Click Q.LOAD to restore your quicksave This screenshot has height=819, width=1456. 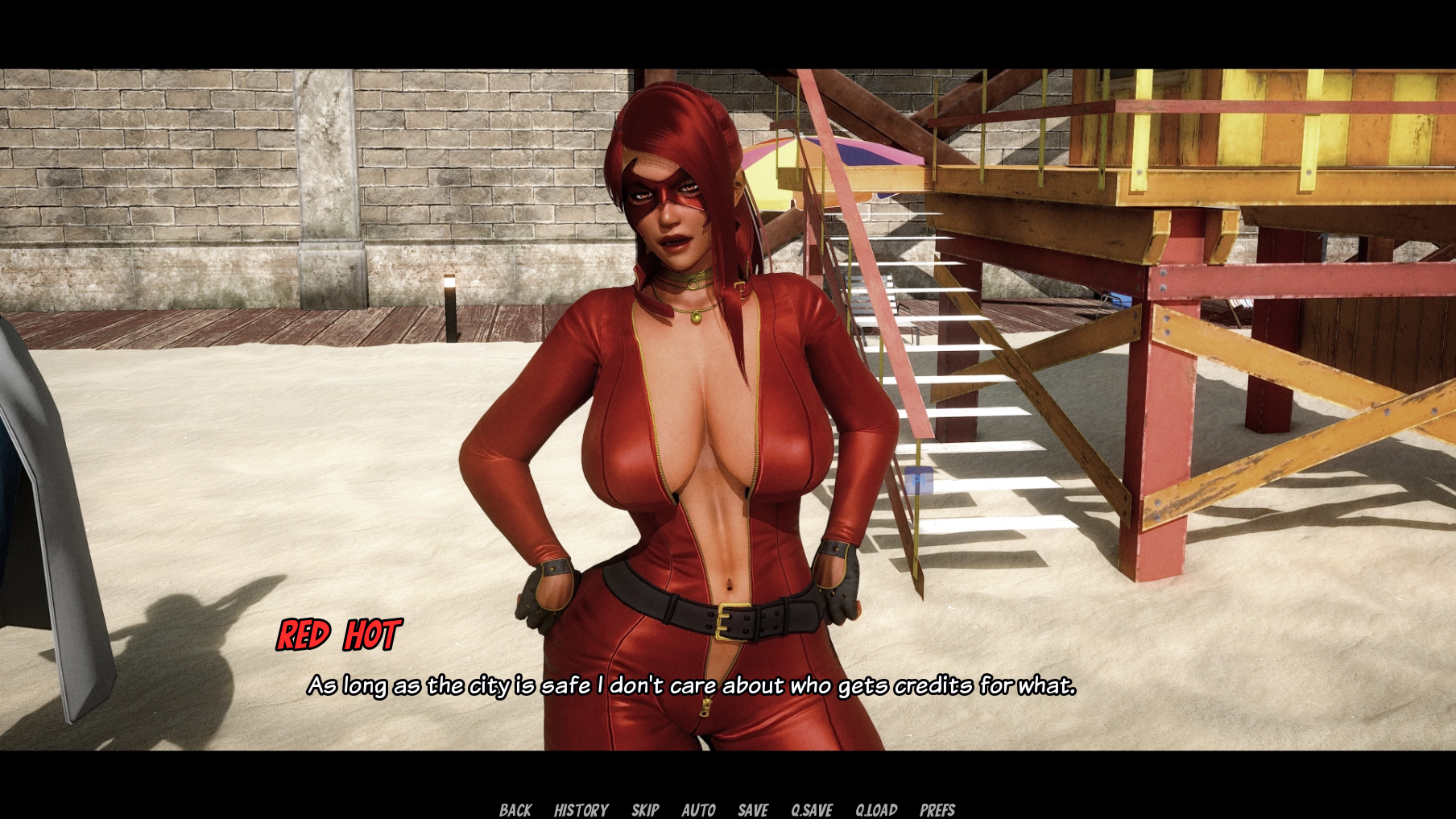click(875, 809)
